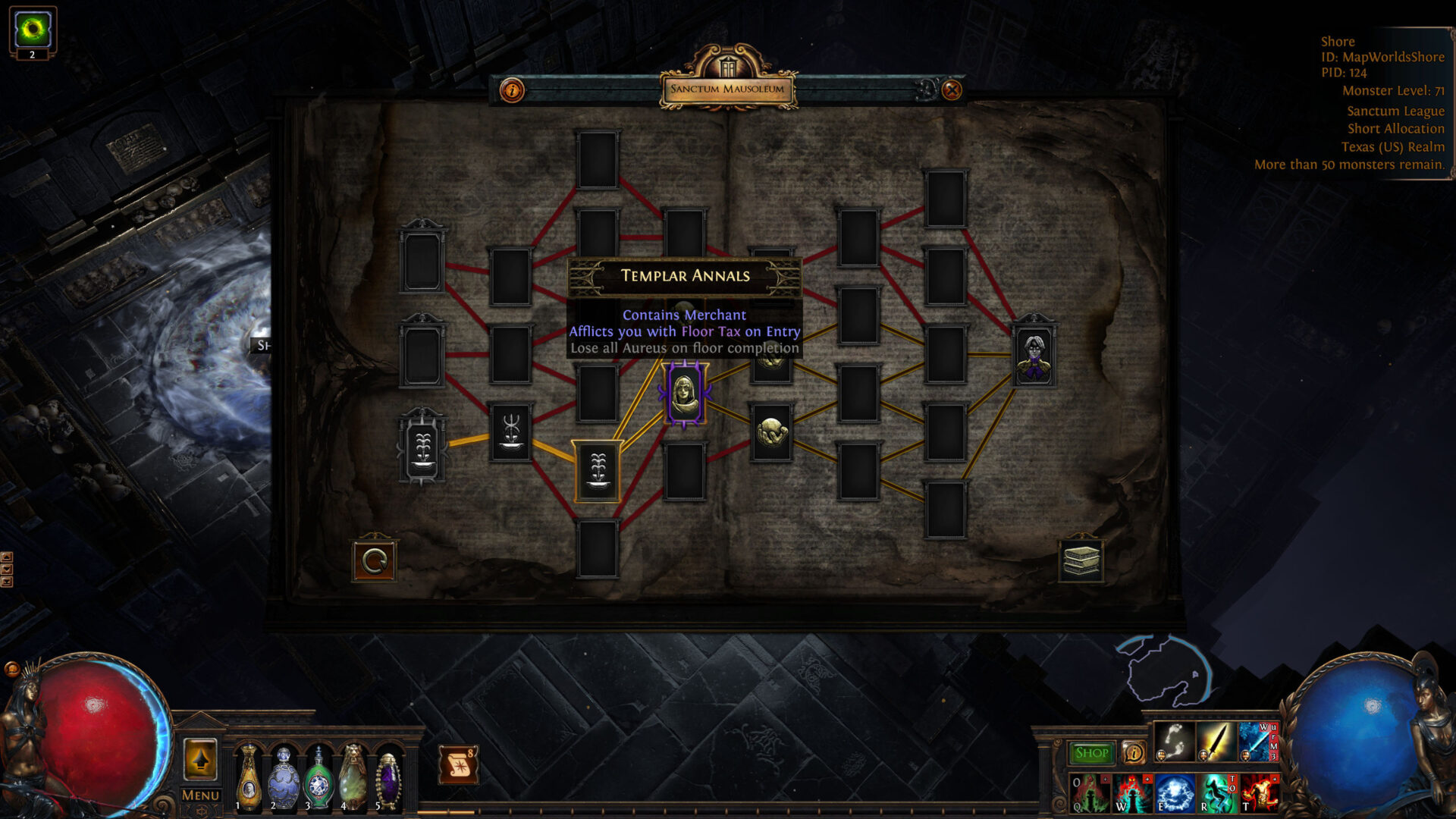Open the stacked books button
The width and height of the screenshot is (1456, 819).
1081,561
